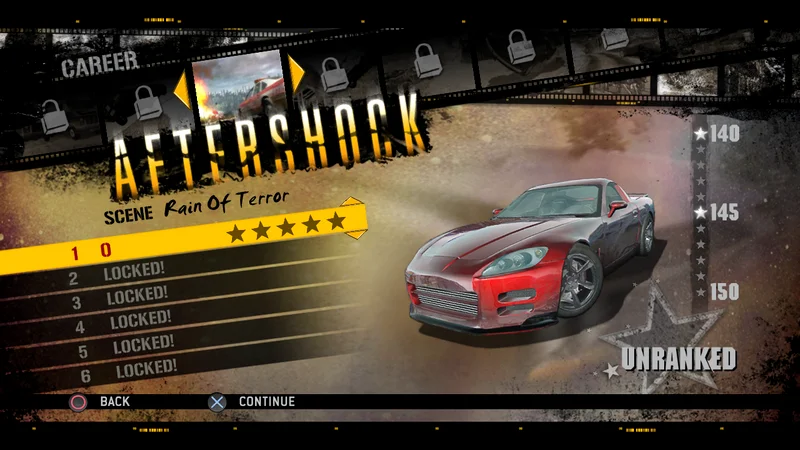Select the highlighted first scene row
The height and width of the screenshot is (450, 800).
click(x=180, y=250)
